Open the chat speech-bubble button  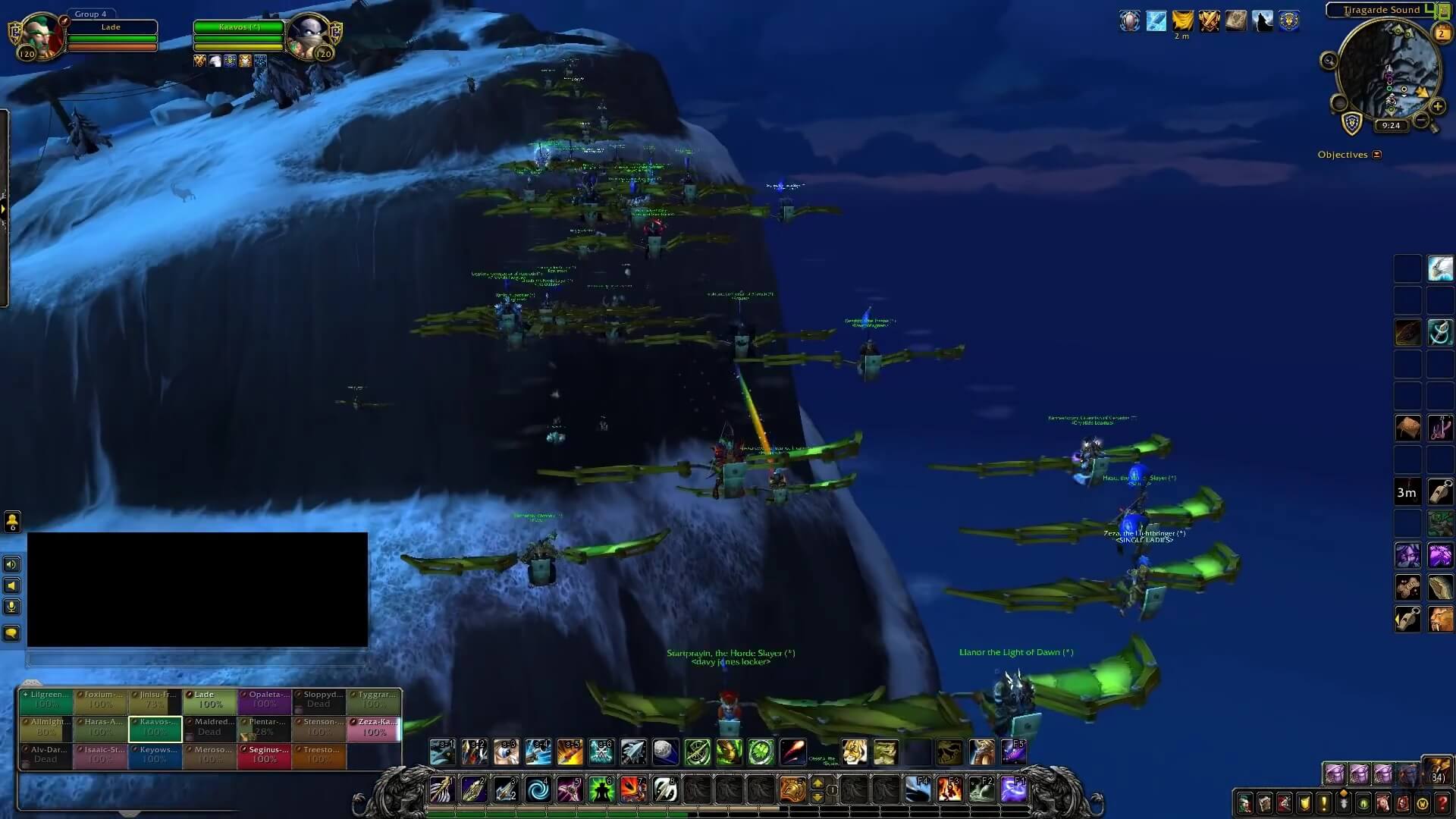11,633
